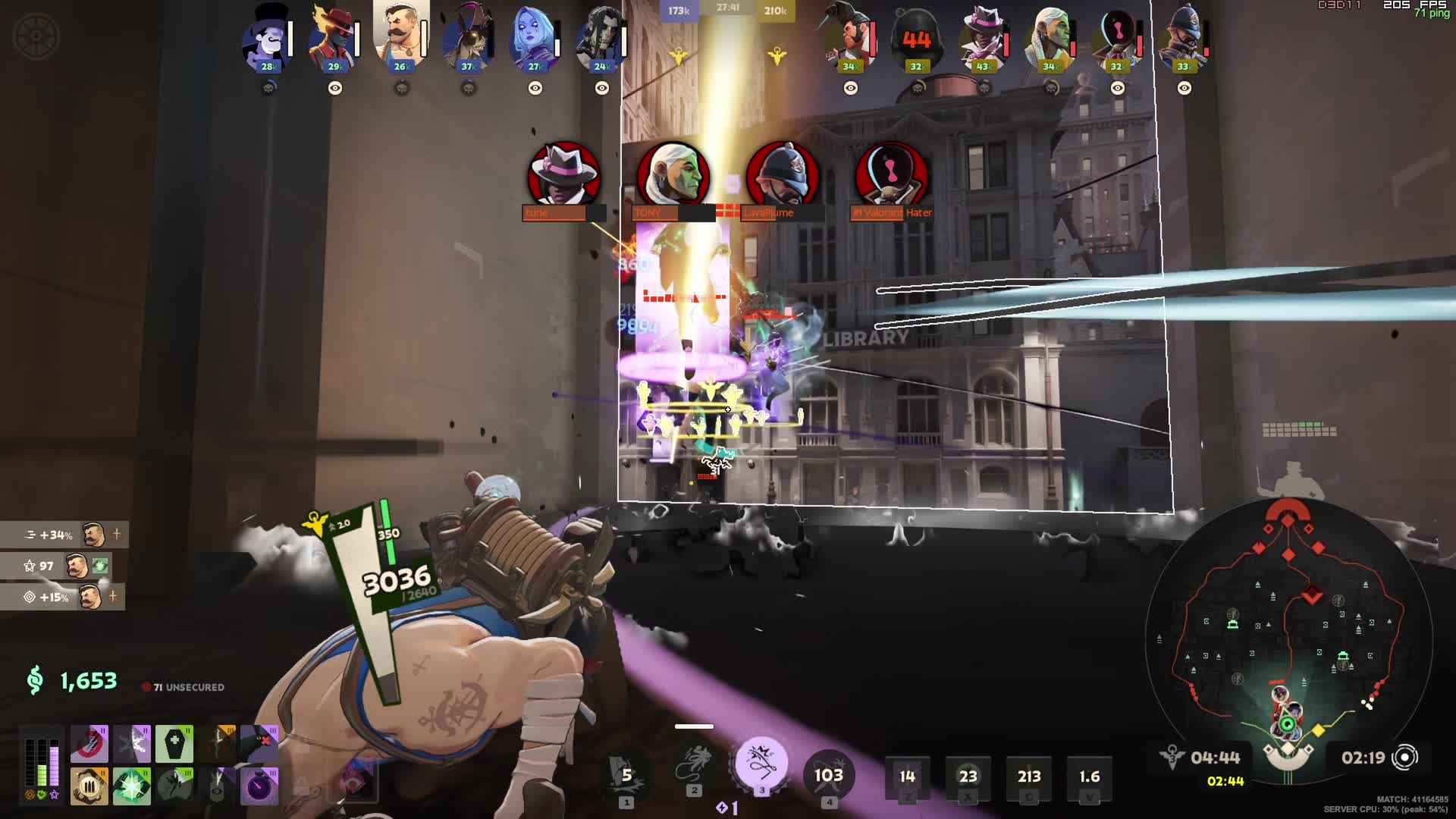The width and height of the screenshot is (1456, 819).
Task: Click the orange ammo bullets item slot
Action: (x=89, y=786)
